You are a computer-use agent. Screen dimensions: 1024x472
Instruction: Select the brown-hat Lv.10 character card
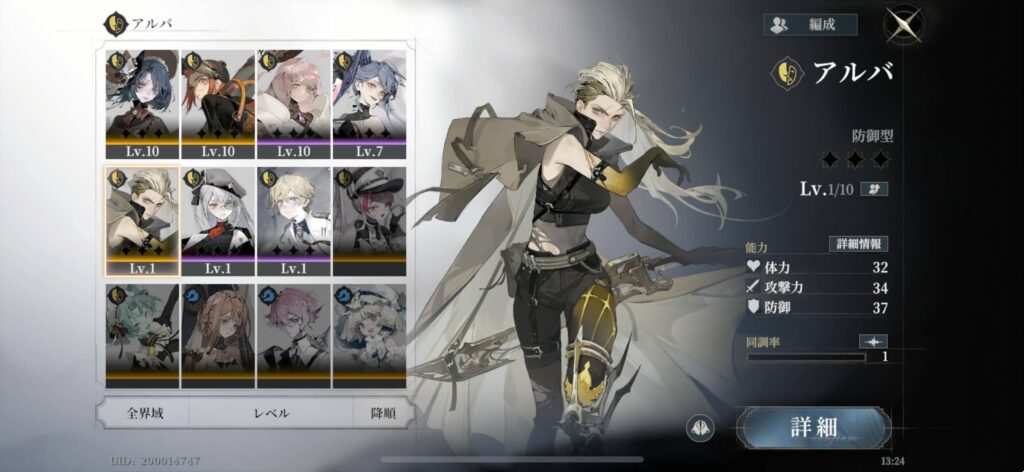[217, 103]
